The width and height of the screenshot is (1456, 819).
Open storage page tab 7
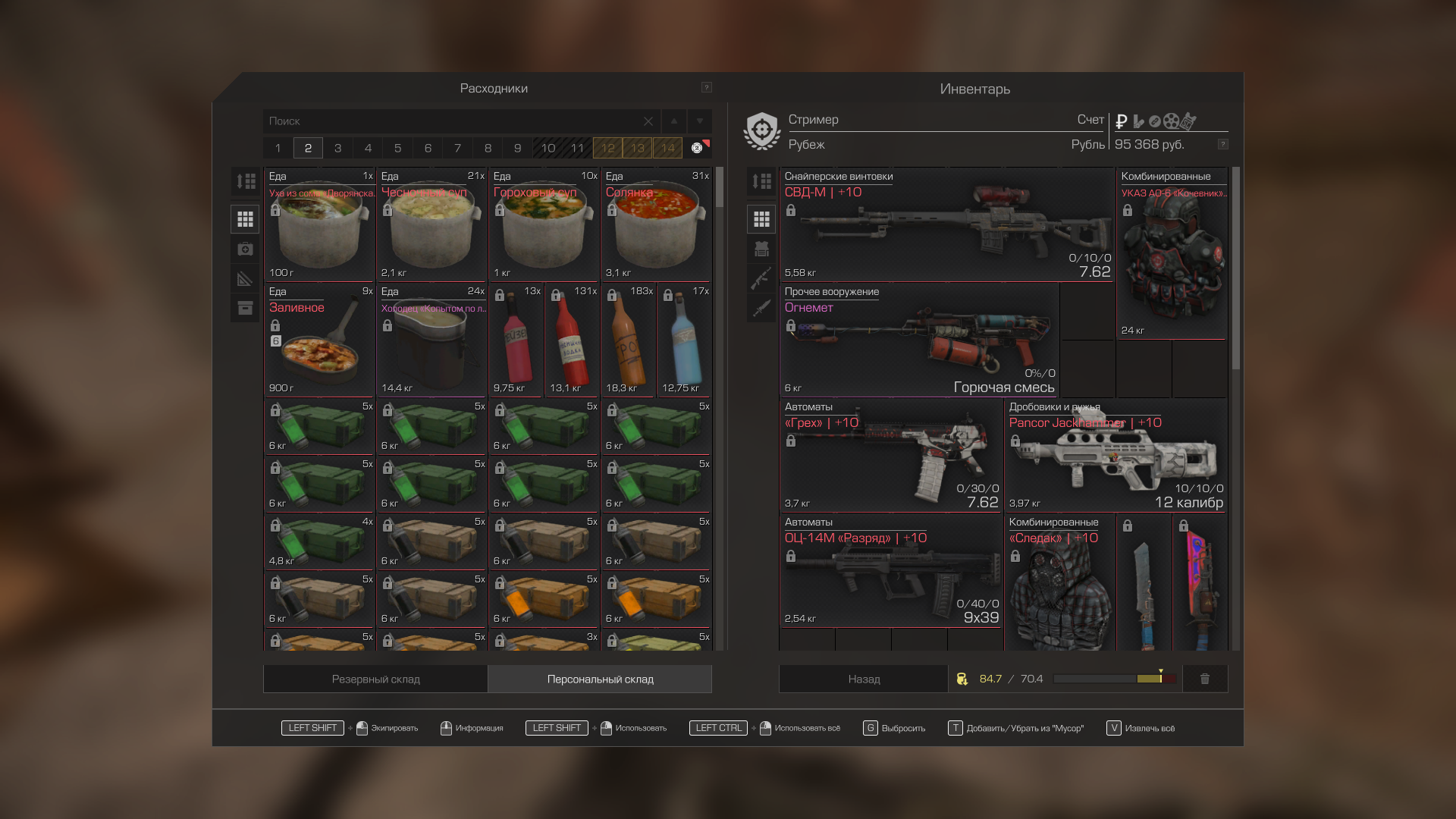(x=458, y=149)
